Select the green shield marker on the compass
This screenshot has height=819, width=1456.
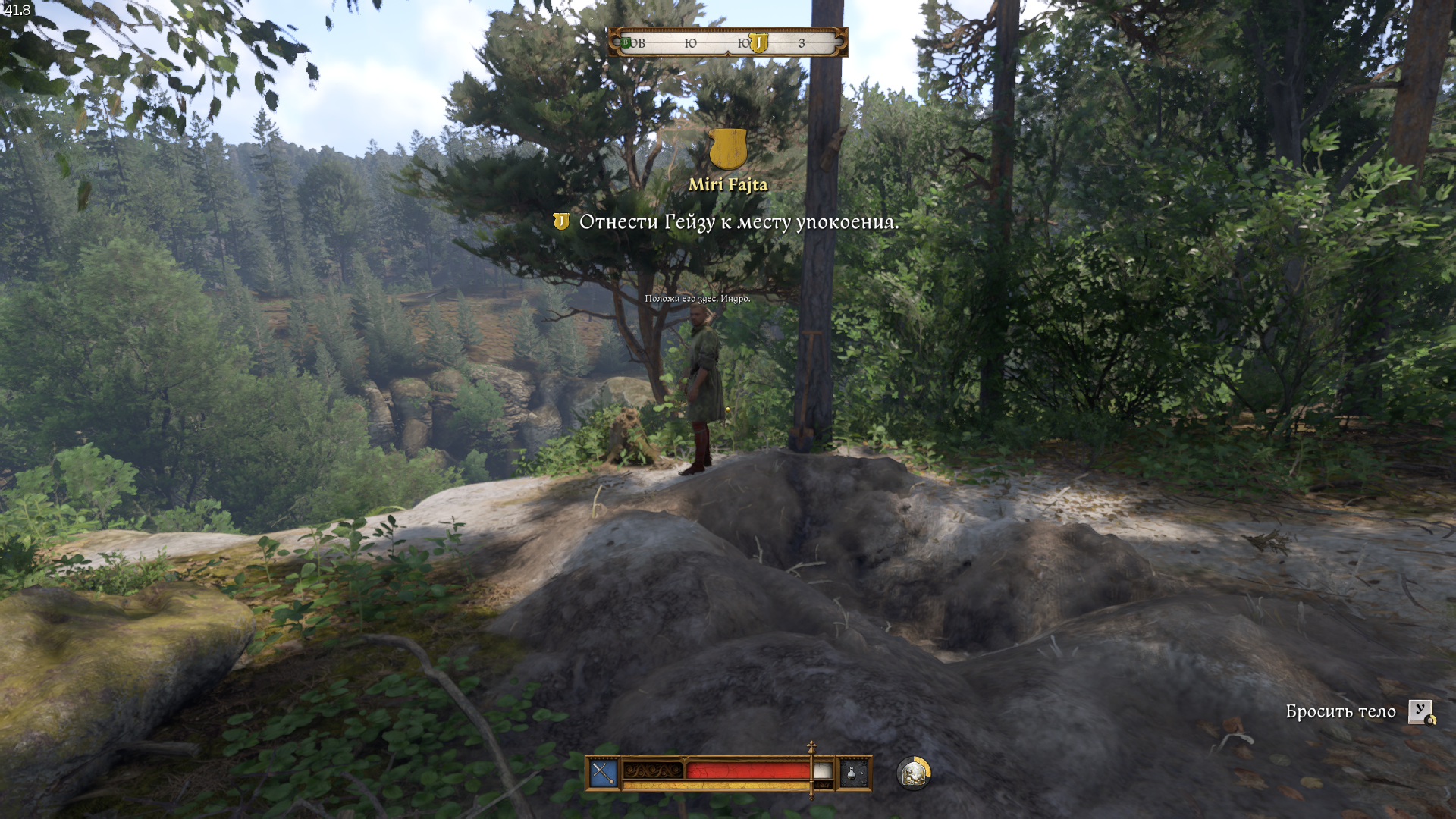[626, 43]
